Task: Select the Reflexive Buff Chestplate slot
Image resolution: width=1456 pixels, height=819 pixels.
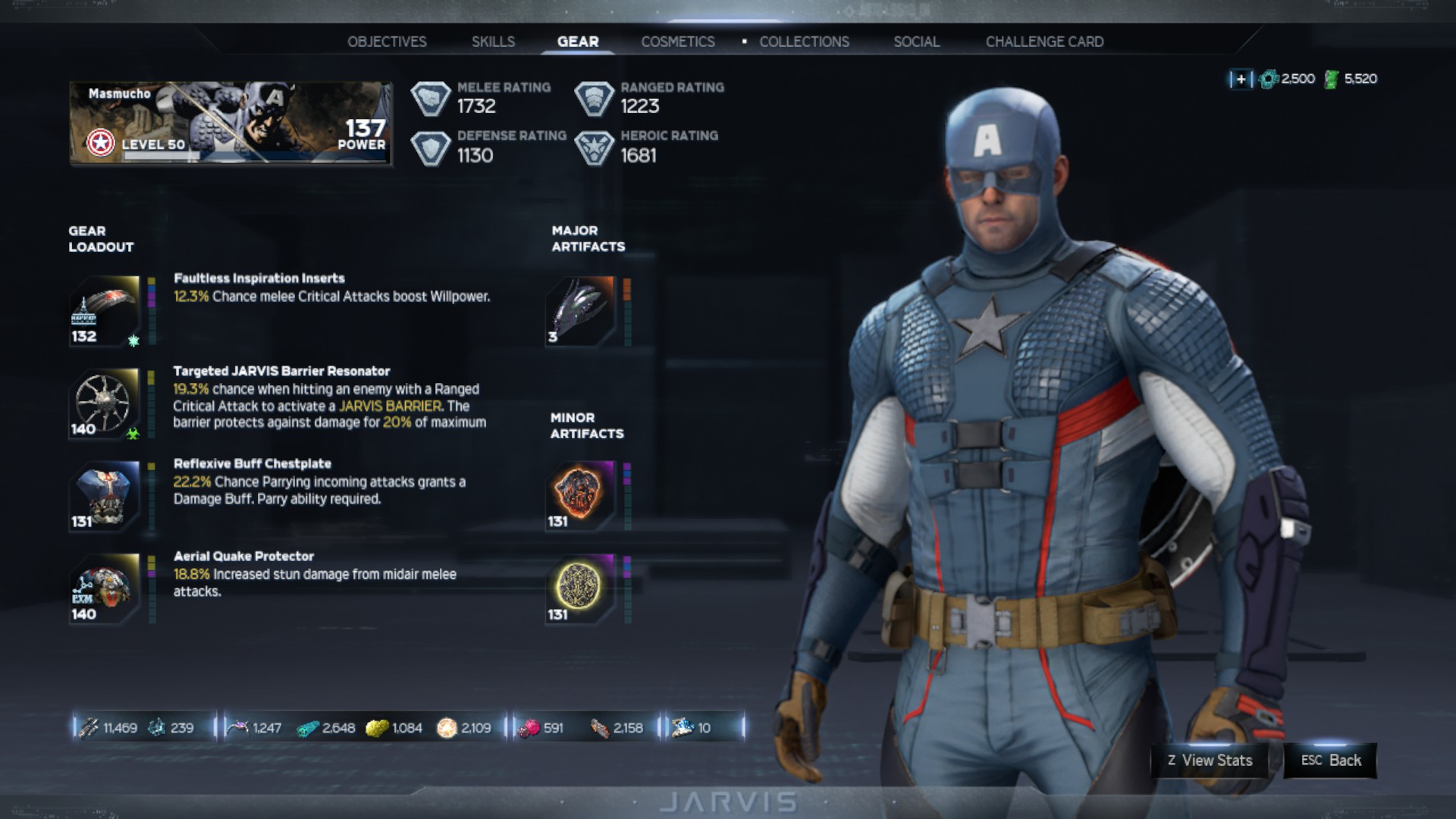Action: (x=105, y=496)
